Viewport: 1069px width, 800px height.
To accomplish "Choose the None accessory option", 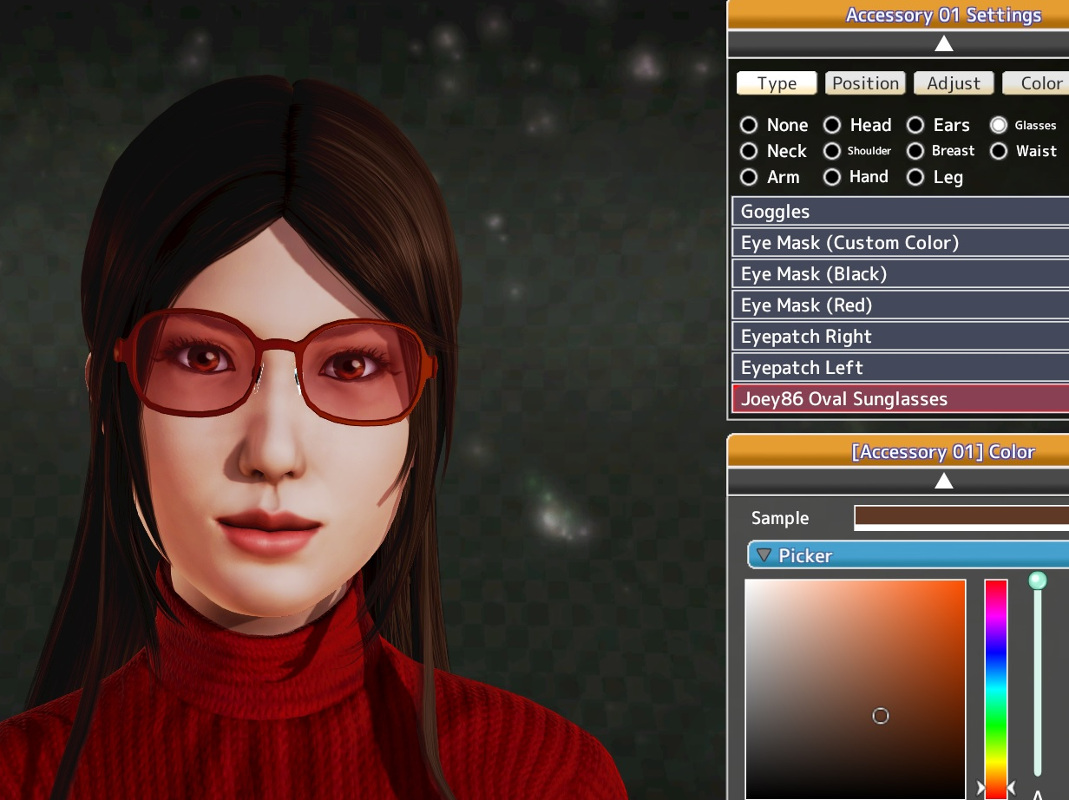I will pos(749,125).
